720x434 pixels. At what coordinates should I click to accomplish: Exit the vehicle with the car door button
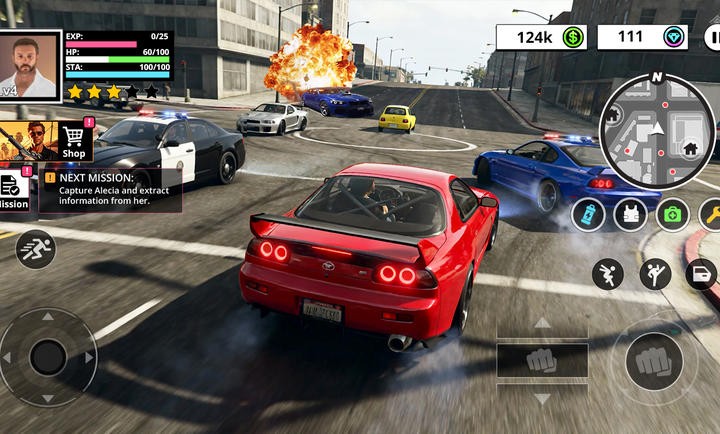pos(701,274)
